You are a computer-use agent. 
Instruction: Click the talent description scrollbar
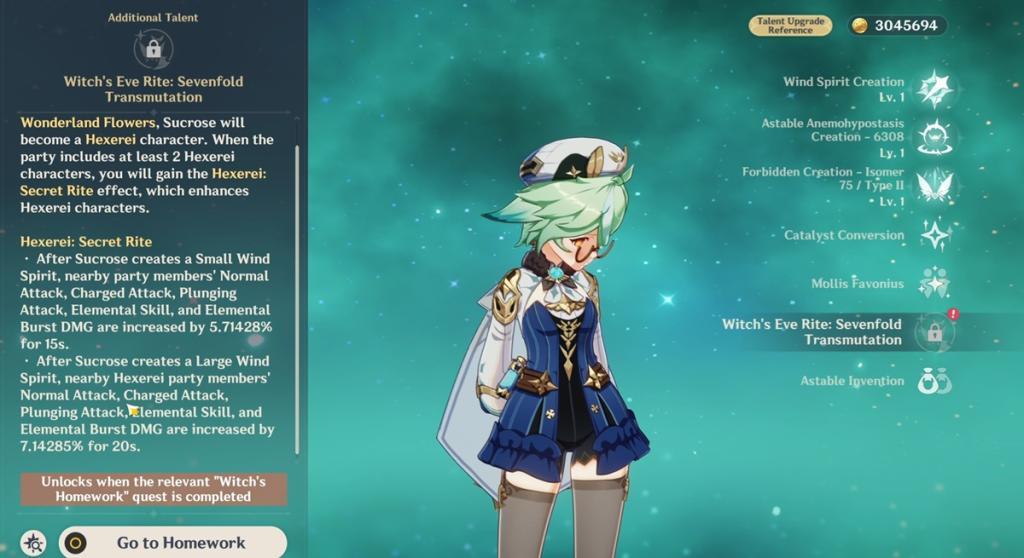(x=297, y=300)
